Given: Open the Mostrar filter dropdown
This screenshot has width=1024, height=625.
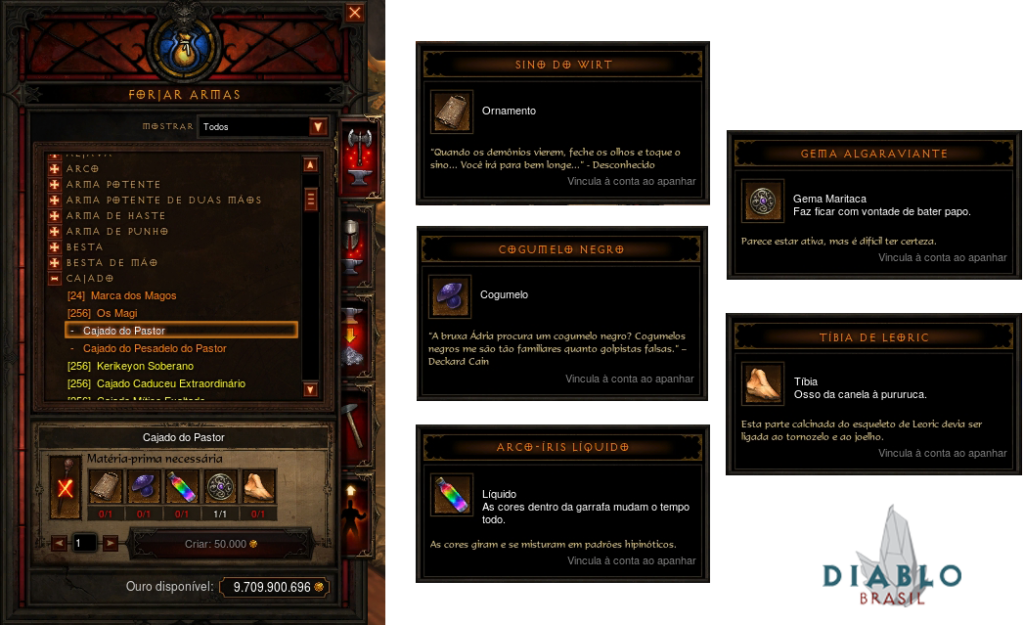Looking at the screenshot, I should pos(318,127).
